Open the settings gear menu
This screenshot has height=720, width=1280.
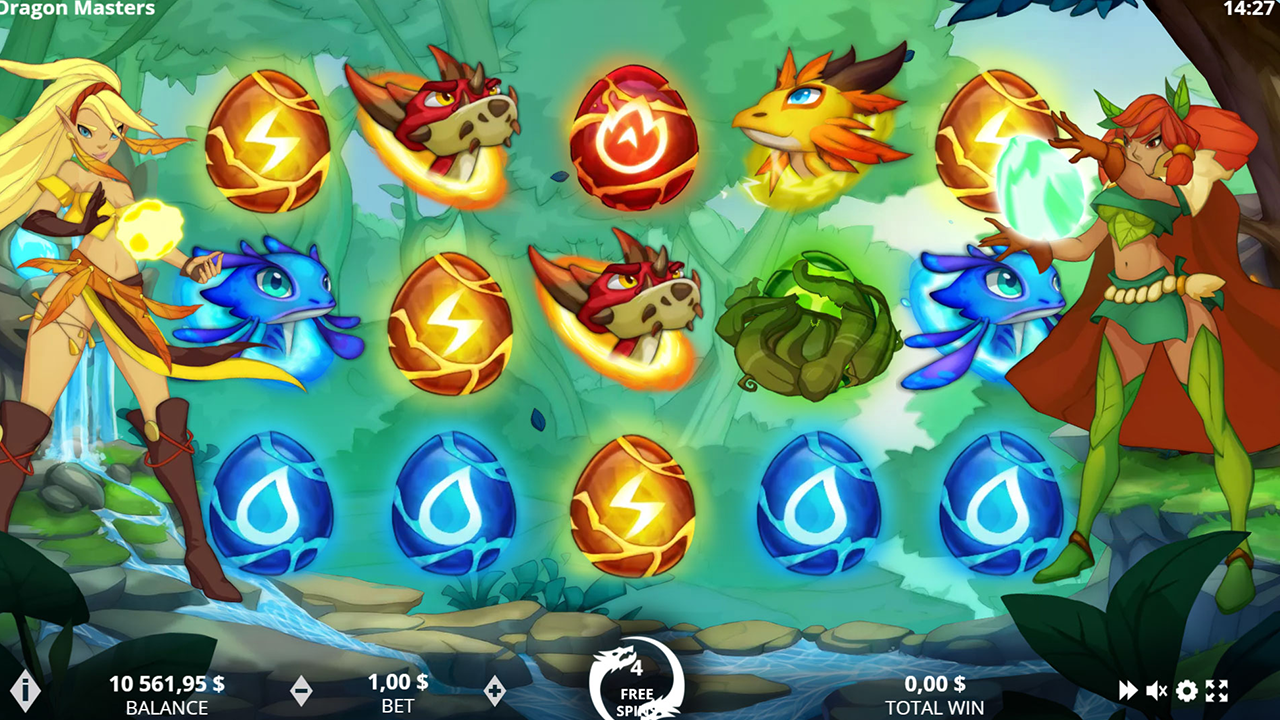coord(1186,688)
